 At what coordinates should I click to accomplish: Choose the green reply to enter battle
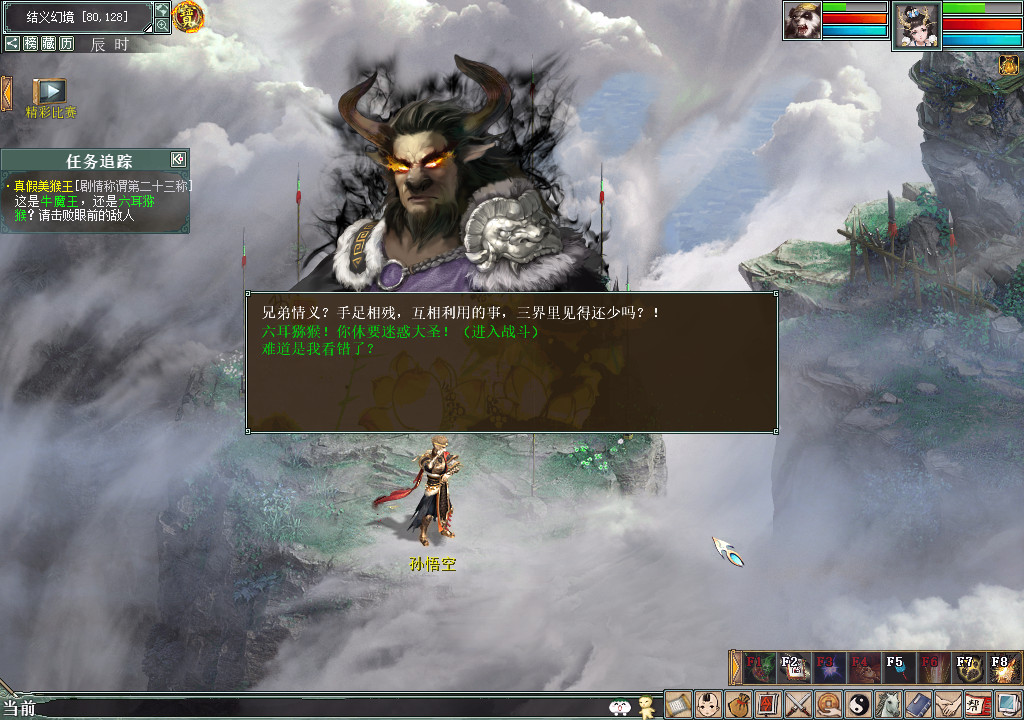click(400, 331)
